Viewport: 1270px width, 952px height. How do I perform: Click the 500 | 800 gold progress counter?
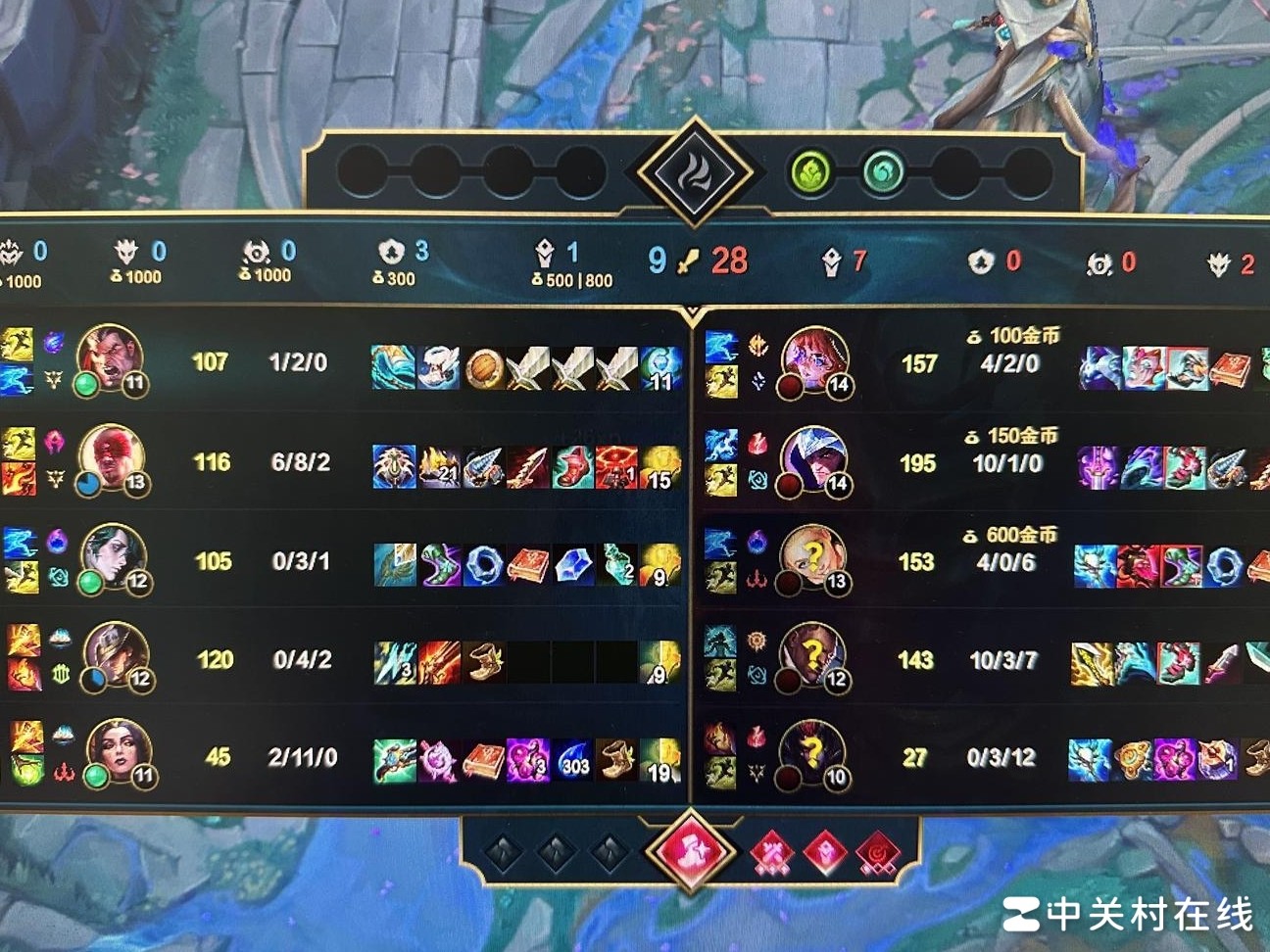[x=574, y=281]
